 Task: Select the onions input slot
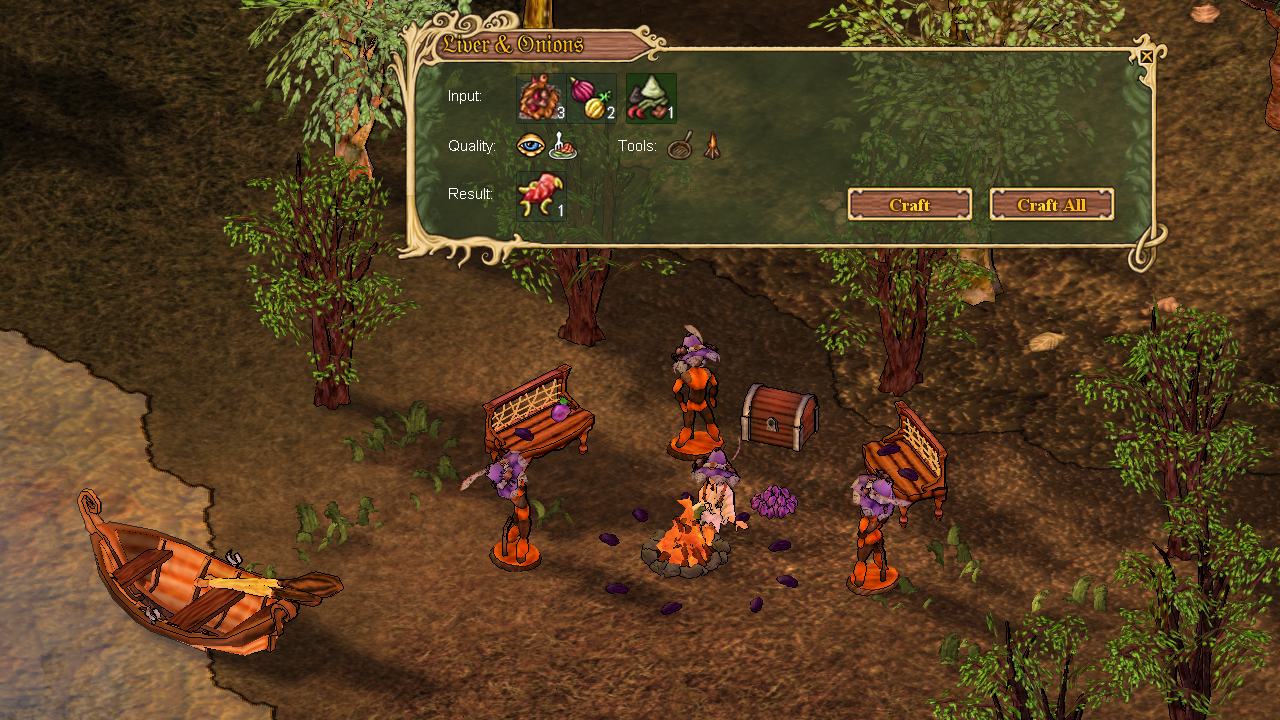click(x=593, y=98)
